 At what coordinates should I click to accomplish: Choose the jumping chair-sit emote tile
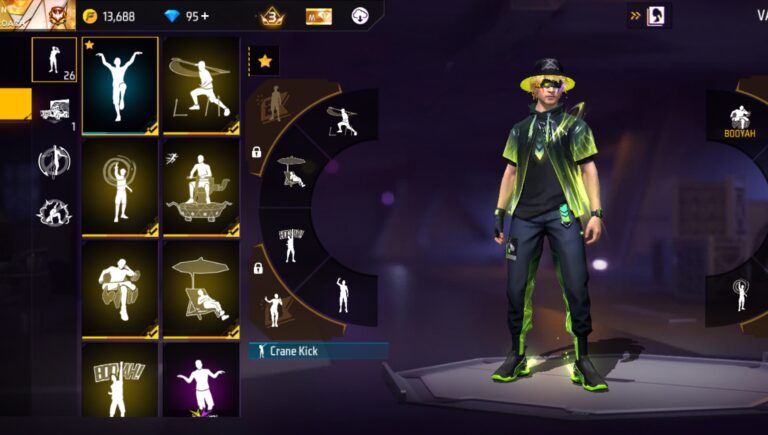[x=120, y=288]
